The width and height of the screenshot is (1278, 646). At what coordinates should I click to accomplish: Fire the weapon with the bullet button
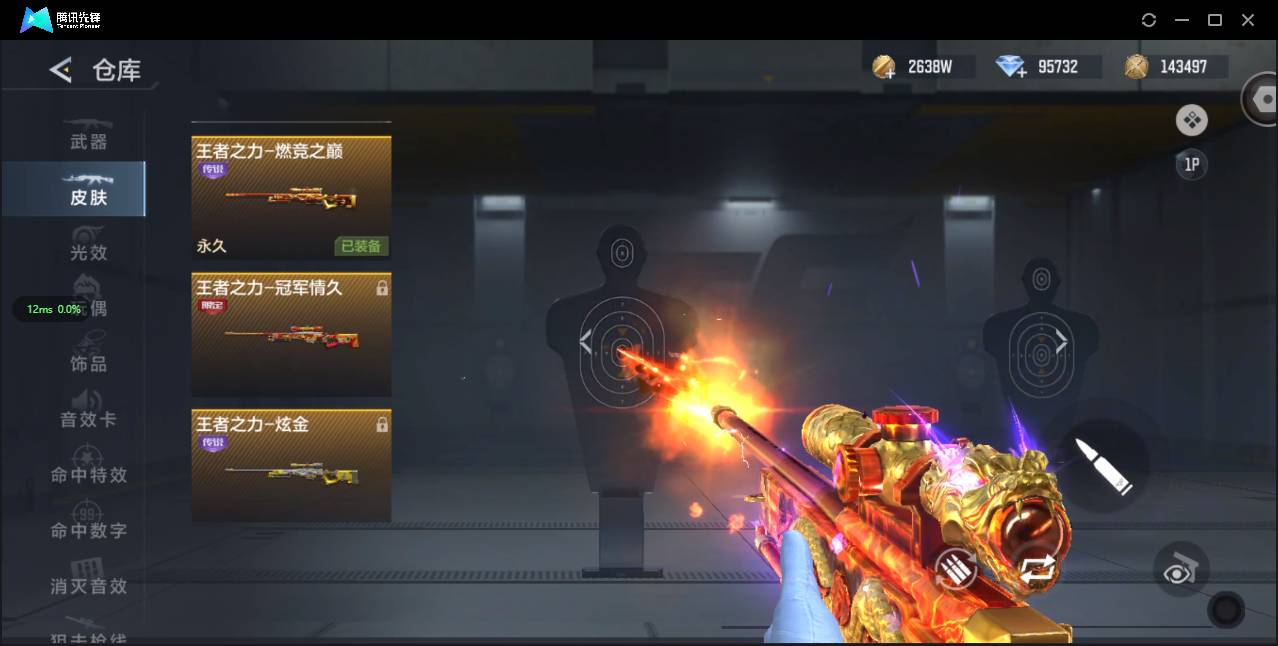(x=1102, y=465)
